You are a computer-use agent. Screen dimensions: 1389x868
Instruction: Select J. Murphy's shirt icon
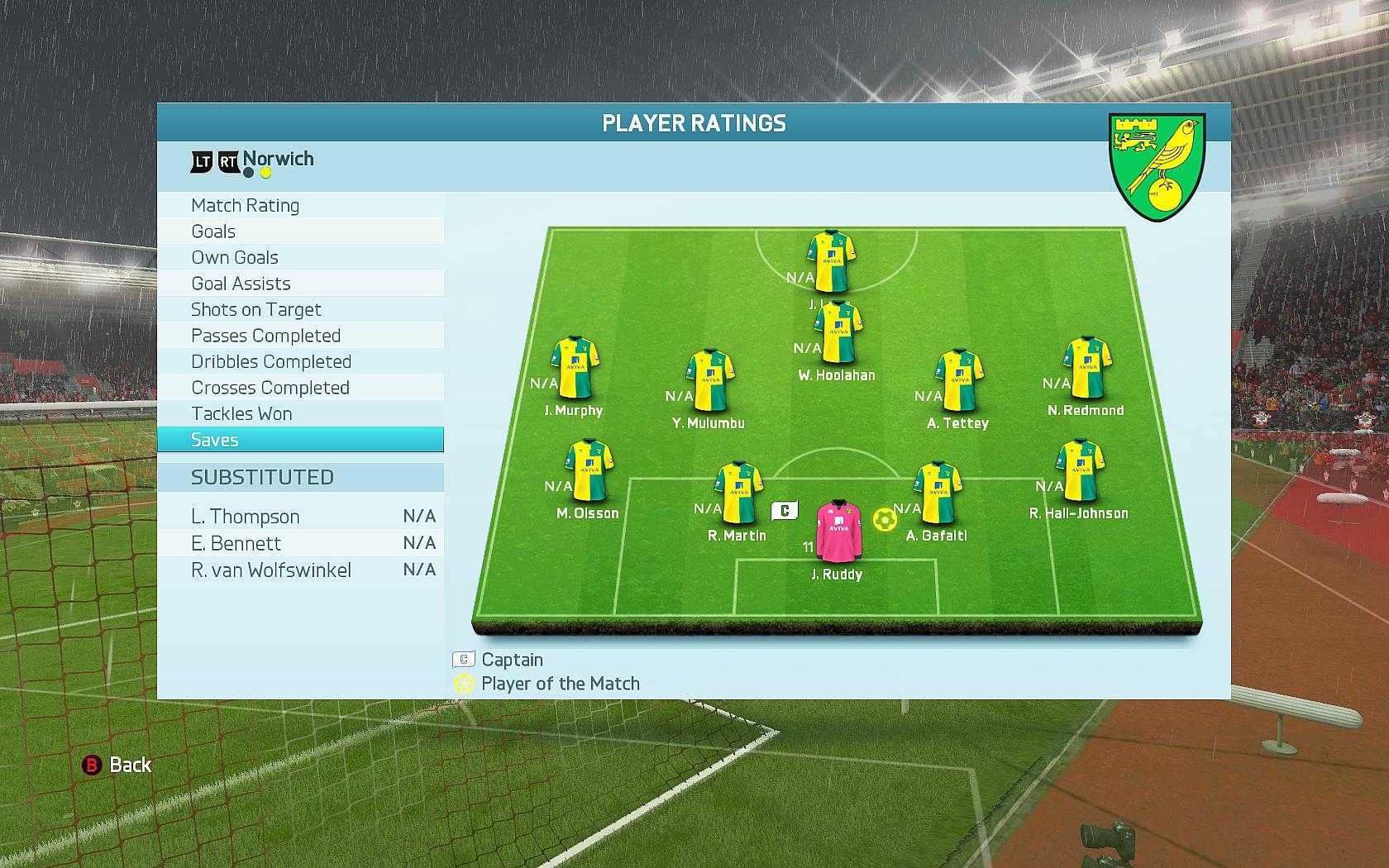pos(575,368)
